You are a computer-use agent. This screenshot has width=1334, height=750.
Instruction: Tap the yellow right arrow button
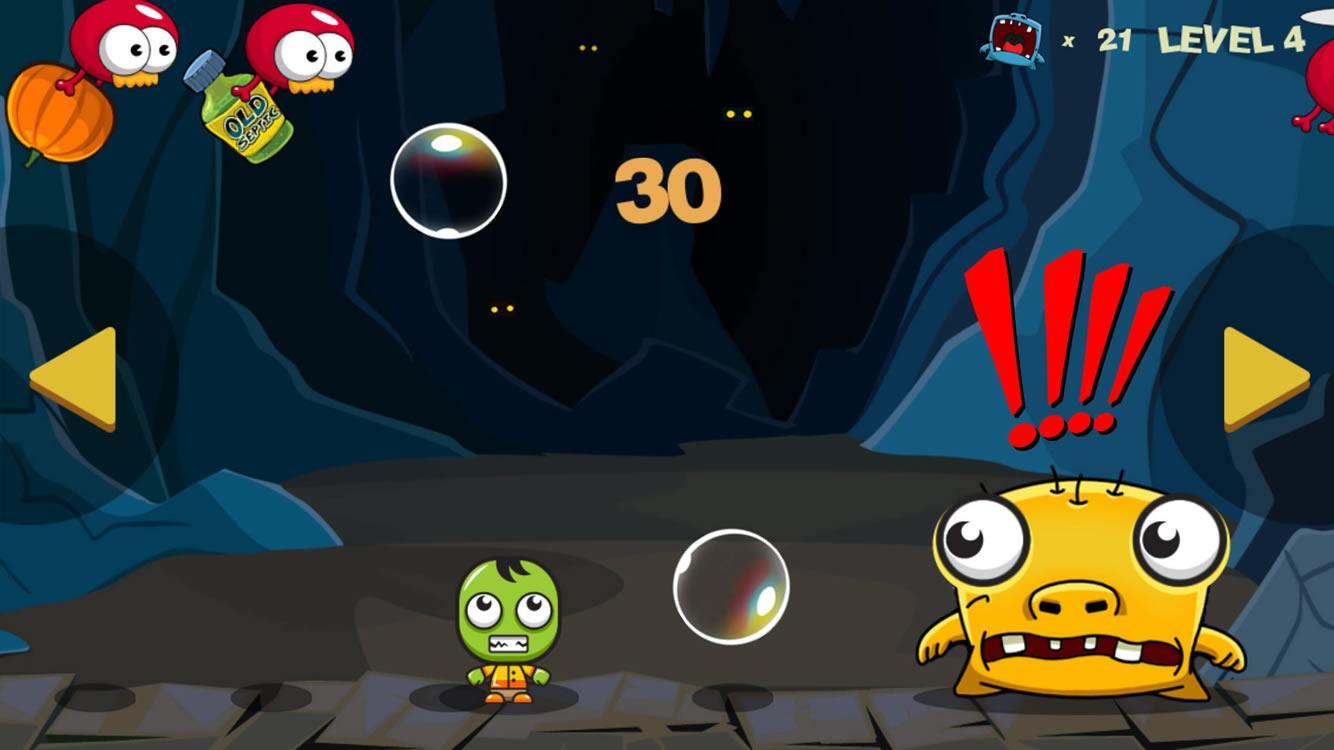click(1260, 378)
